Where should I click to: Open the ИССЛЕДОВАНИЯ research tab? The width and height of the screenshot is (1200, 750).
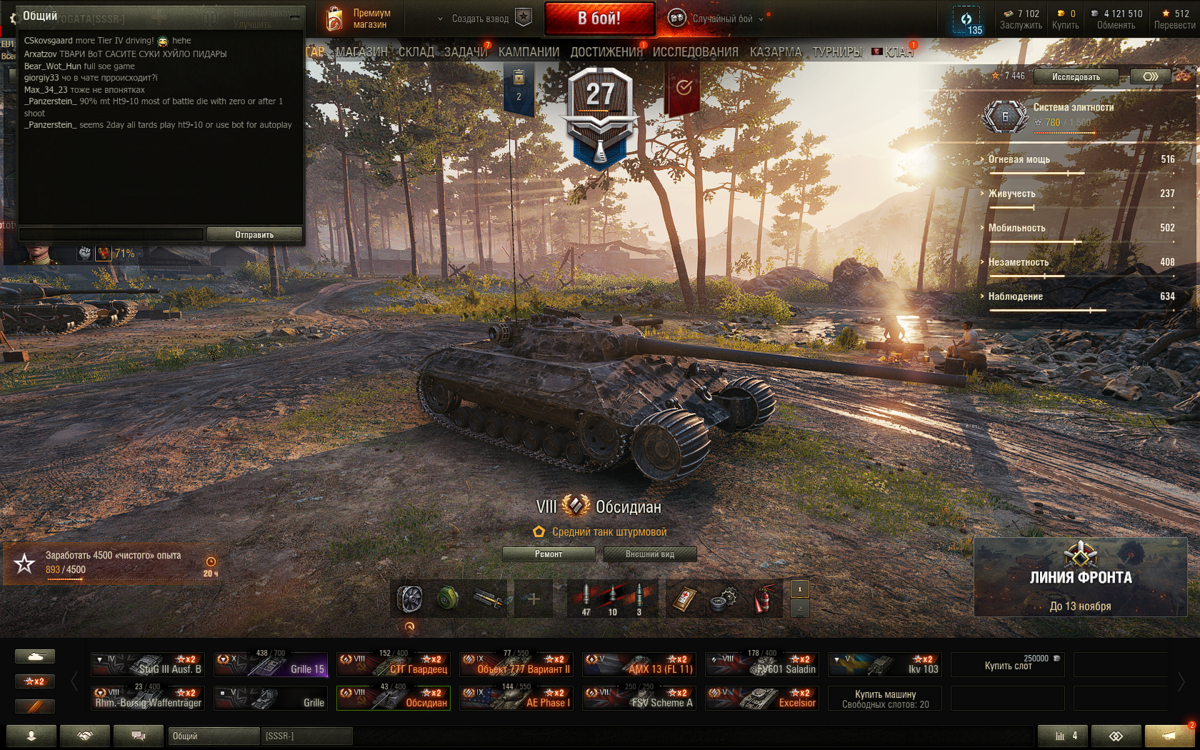[x=696, y=52]
